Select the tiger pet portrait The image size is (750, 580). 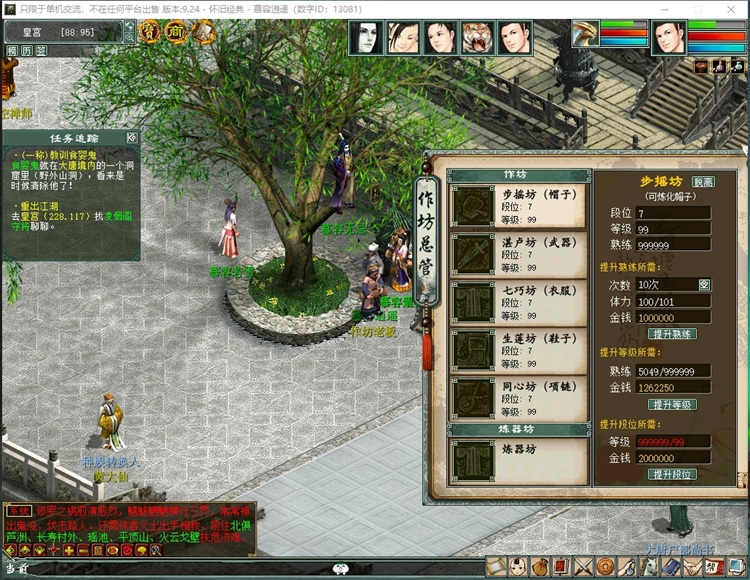478,38
